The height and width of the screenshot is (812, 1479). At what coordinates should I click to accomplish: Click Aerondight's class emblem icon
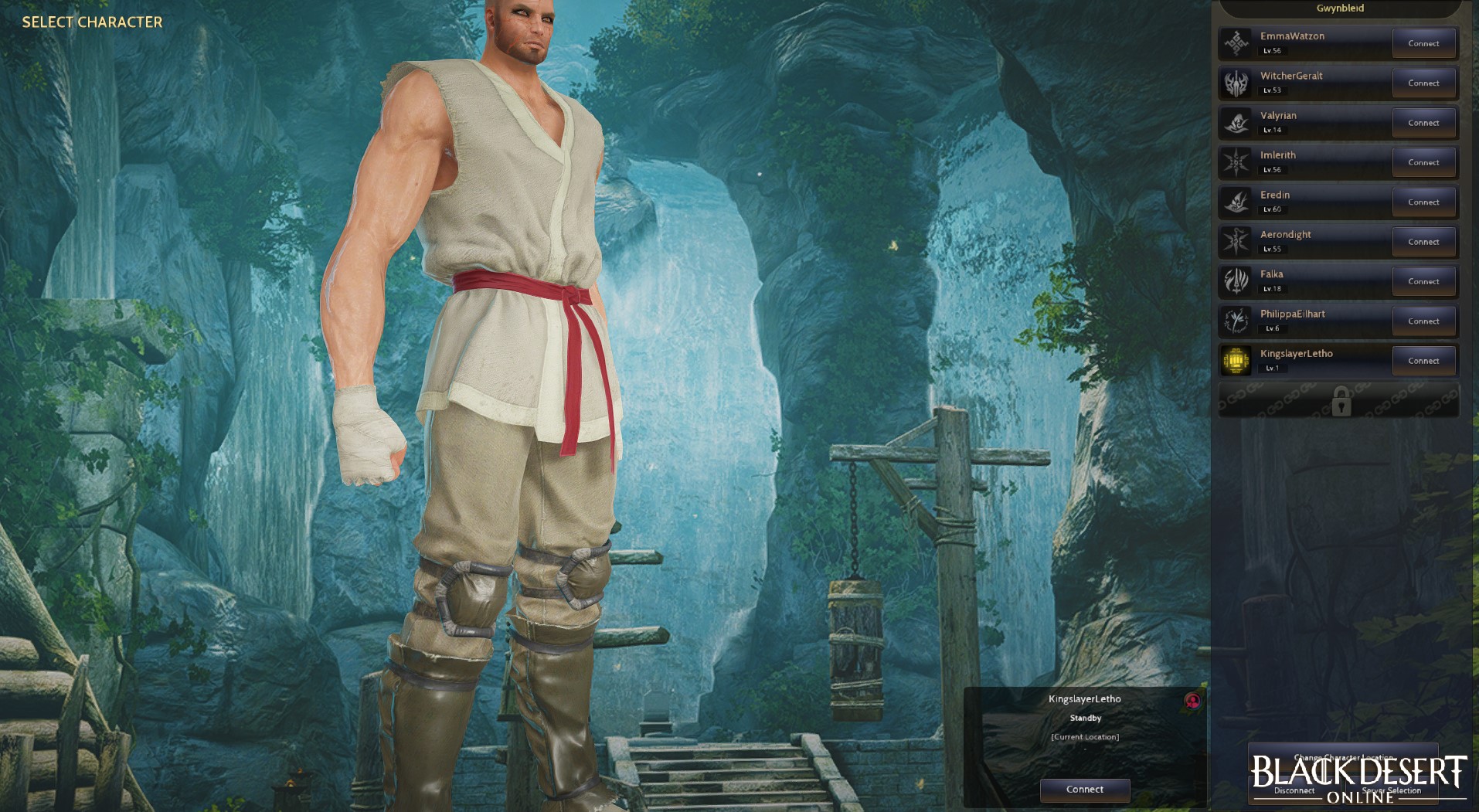pos(1237,241)
